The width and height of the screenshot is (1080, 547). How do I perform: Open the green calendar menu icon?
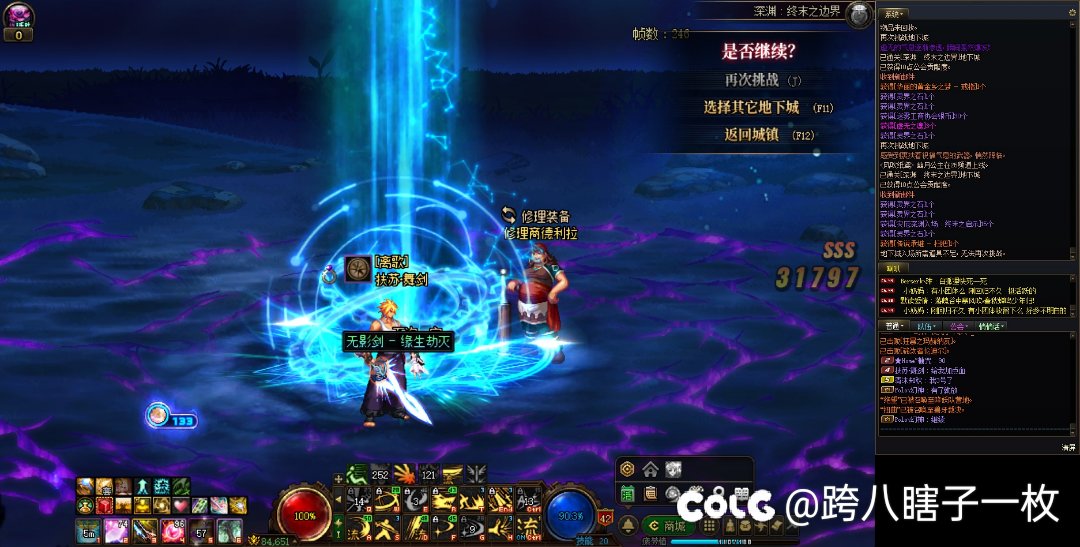coord(628,493)
